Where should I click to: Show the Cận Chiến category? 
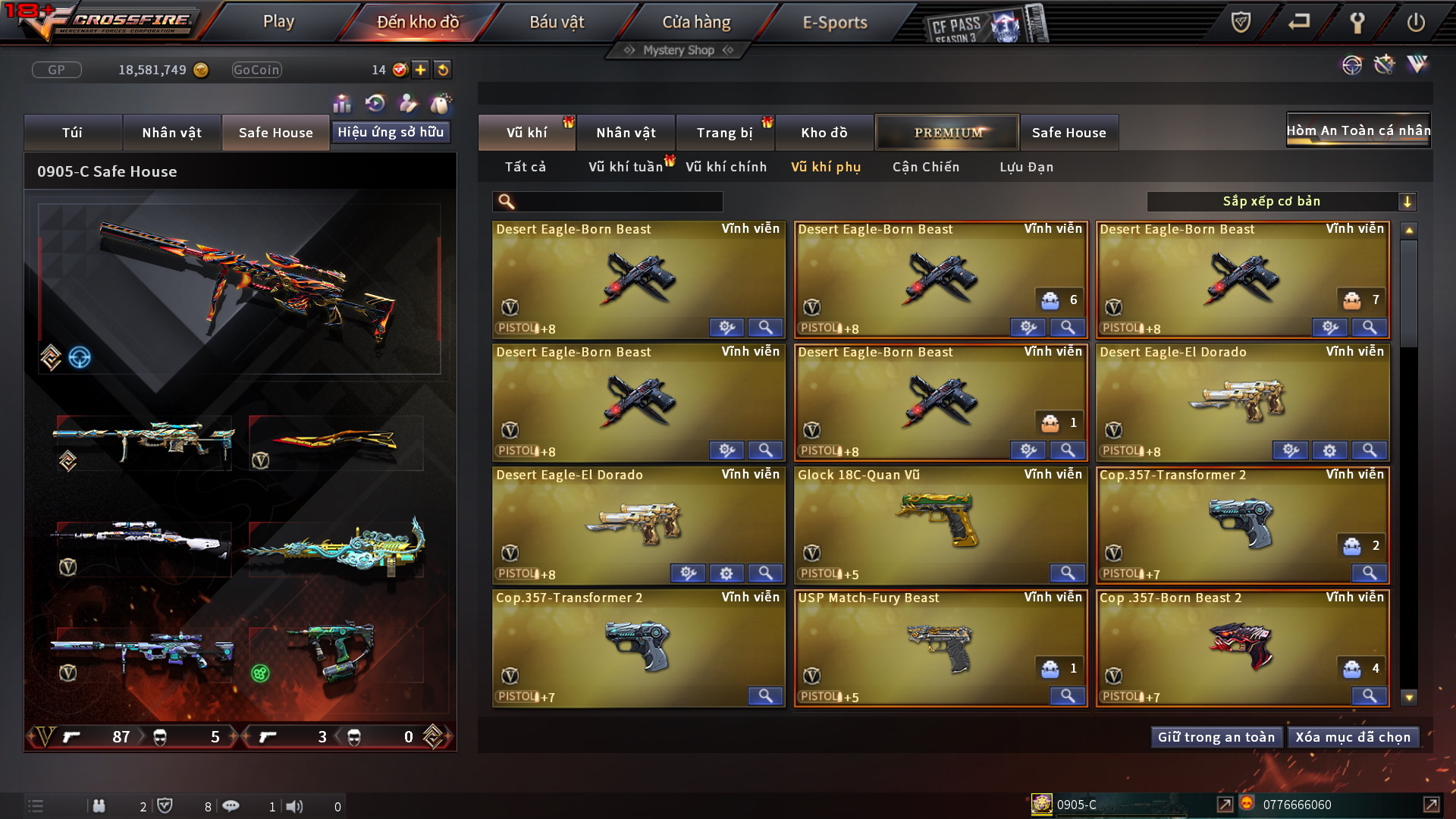point(926,167)
